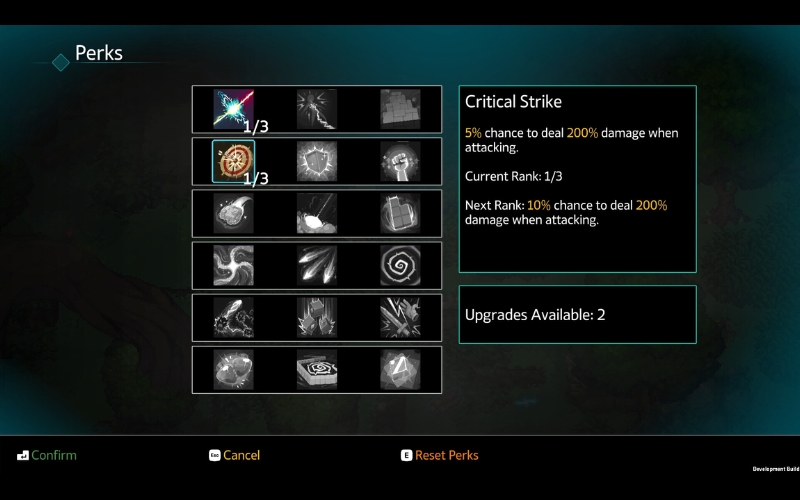This screenshot has height=500, width=800.
Task: Choose the glowing shield perk
Action: (317, 161)
